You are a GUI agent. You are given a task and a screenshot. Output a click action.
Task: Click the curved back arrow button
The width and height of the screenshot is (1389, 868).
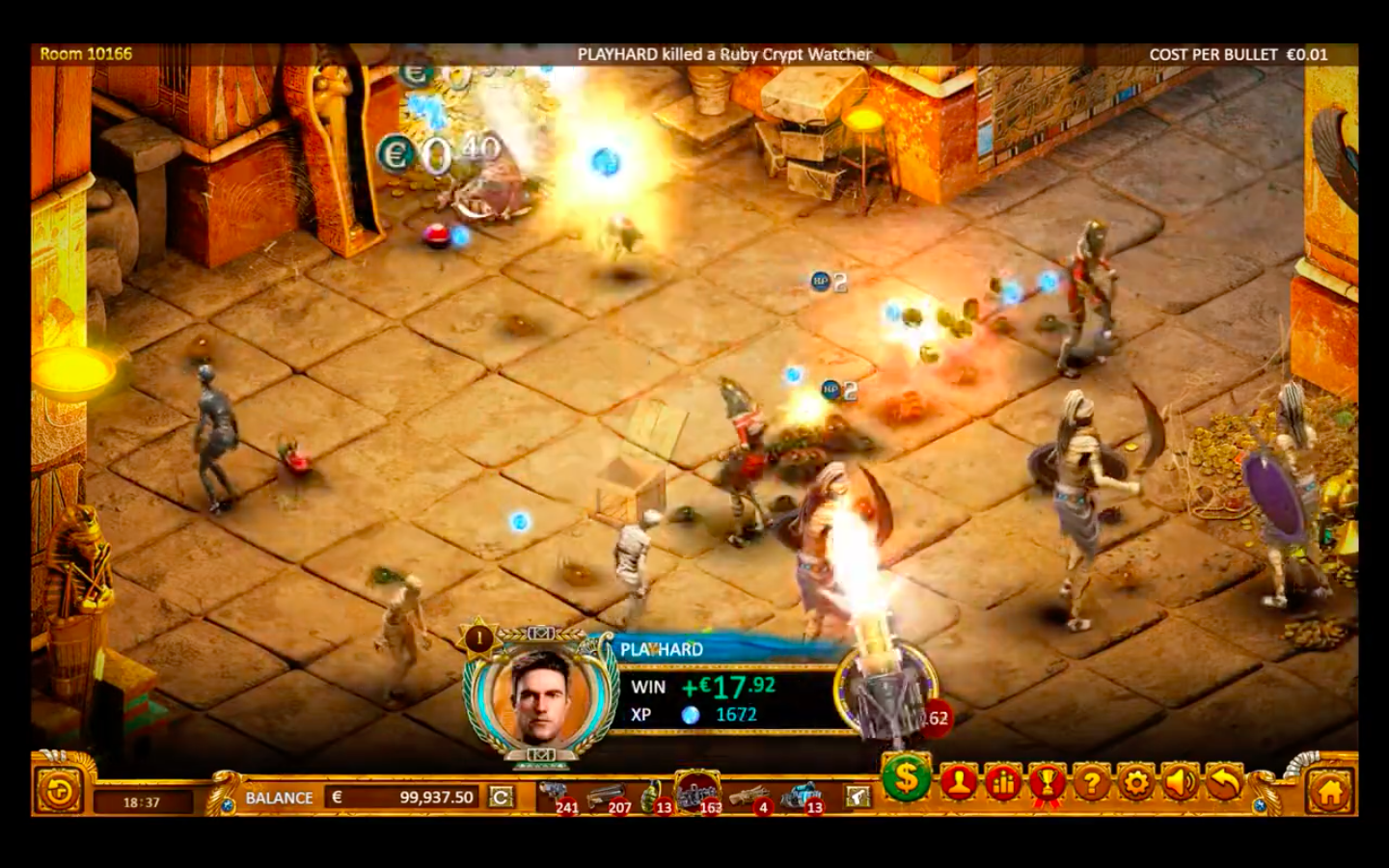tap(1224, 783)
